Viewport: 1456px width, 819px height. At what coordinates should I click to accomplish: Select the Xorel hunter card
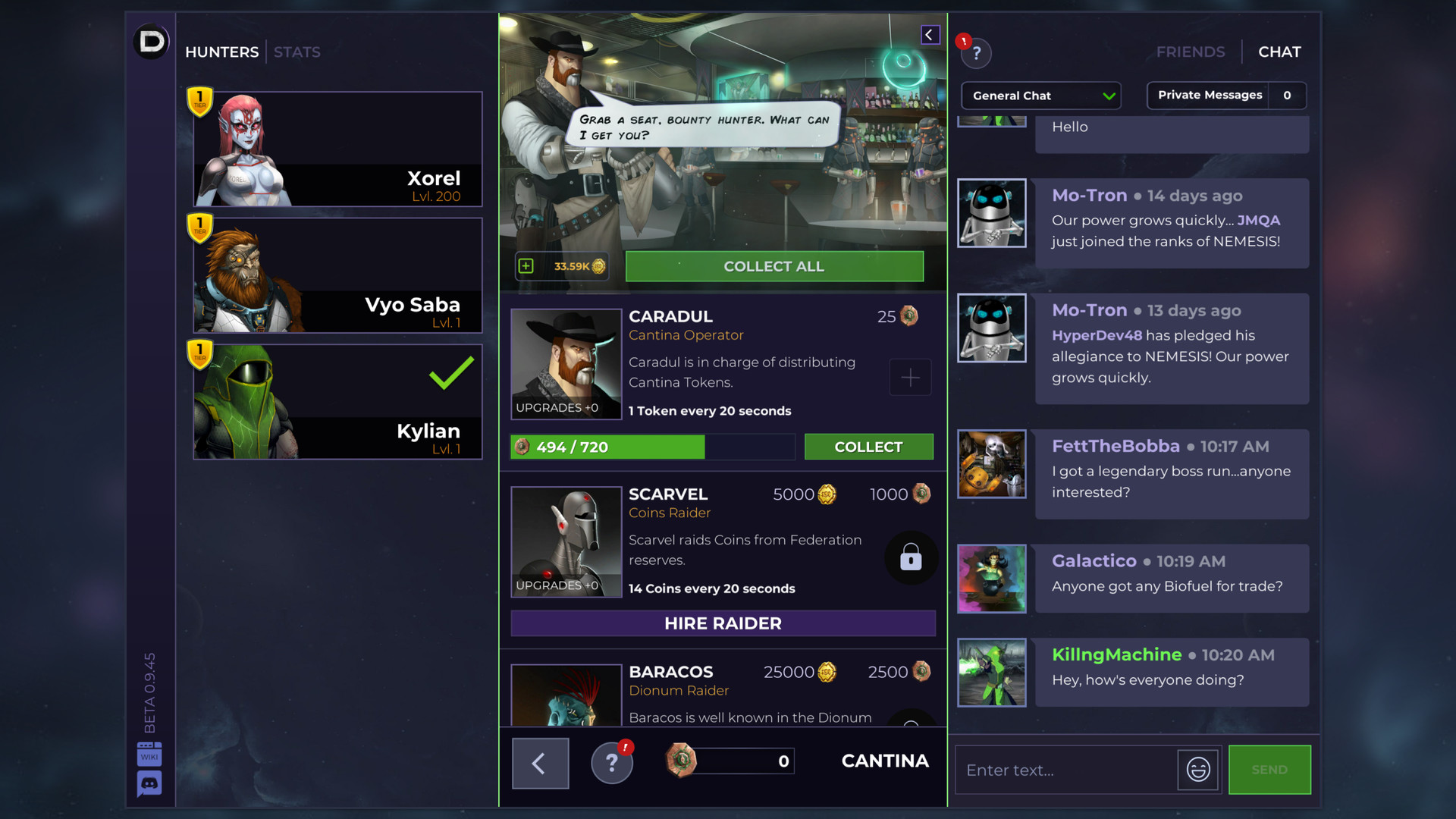(x=337, y=149)
